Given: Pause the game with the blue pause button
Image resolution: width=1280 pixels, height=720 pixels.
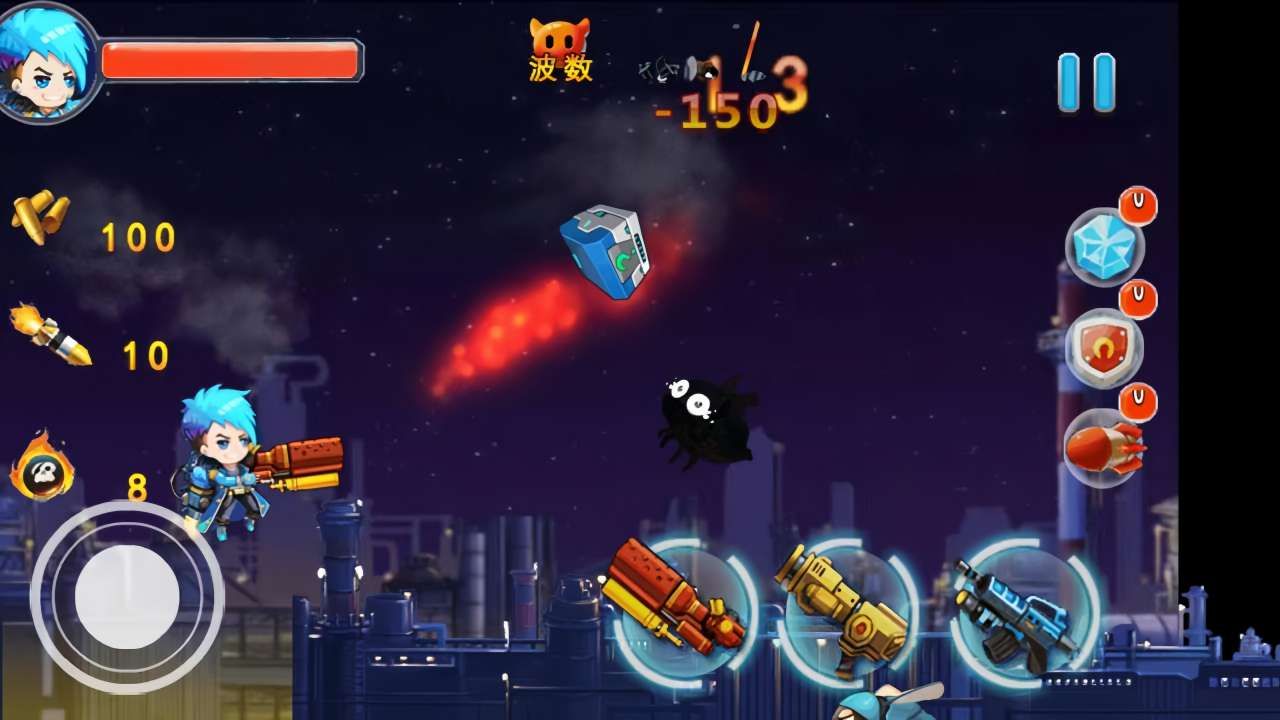Looking at the screenshot, I should [x=1086, y=82].
